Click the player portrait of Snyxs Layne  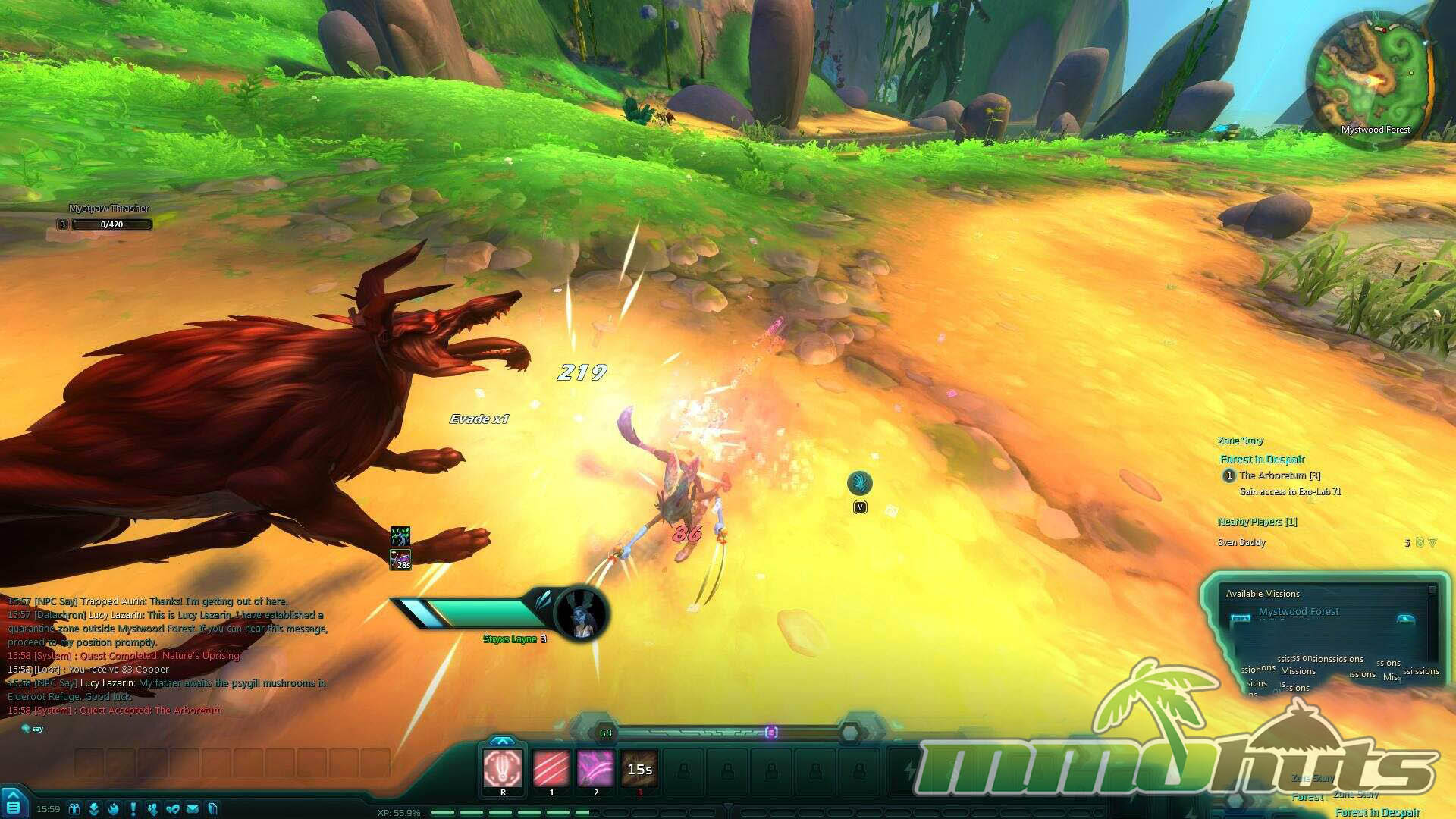582,613
